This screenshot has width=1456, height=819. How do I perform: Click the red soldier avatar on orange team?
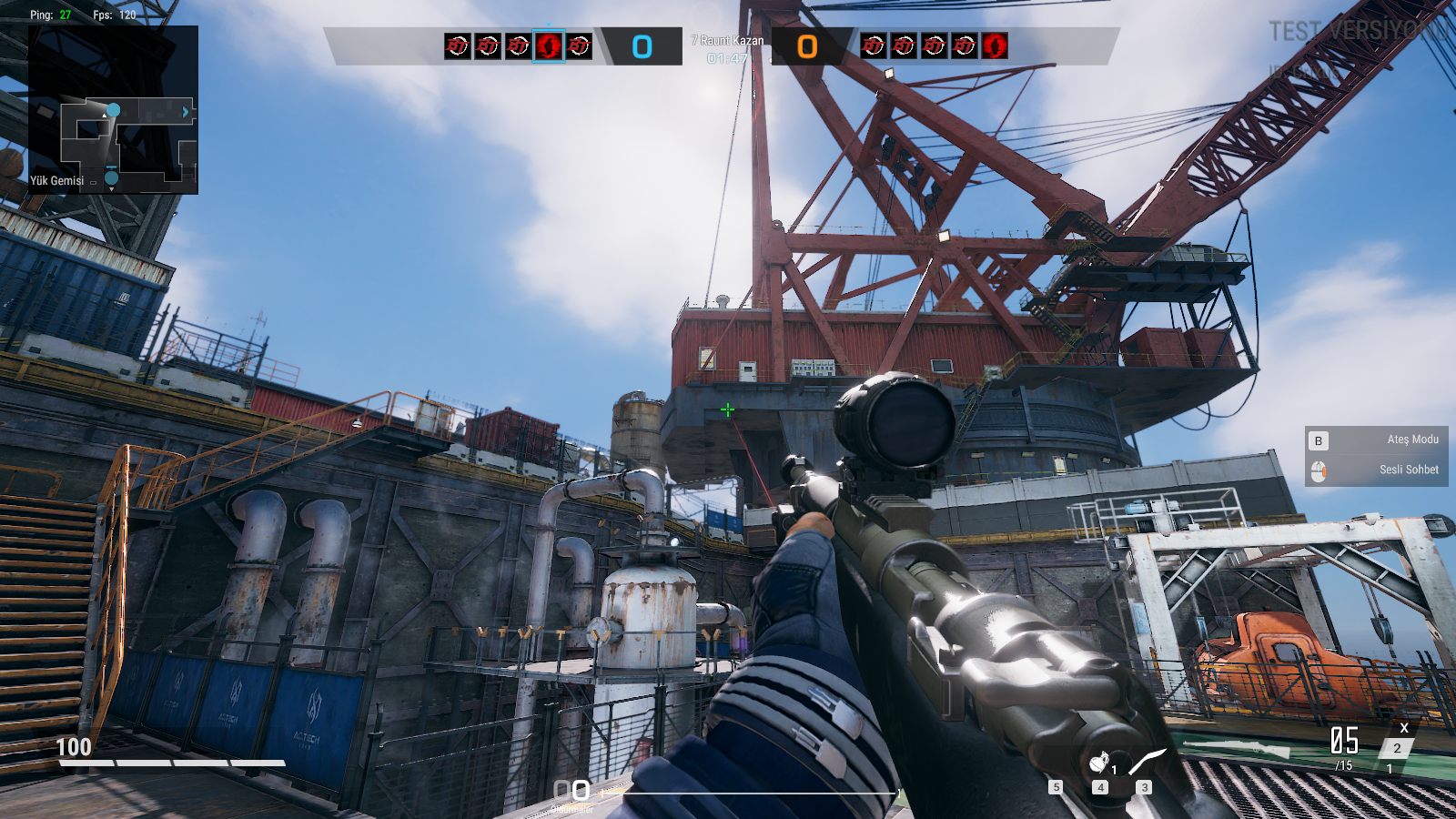coord(995,45)
